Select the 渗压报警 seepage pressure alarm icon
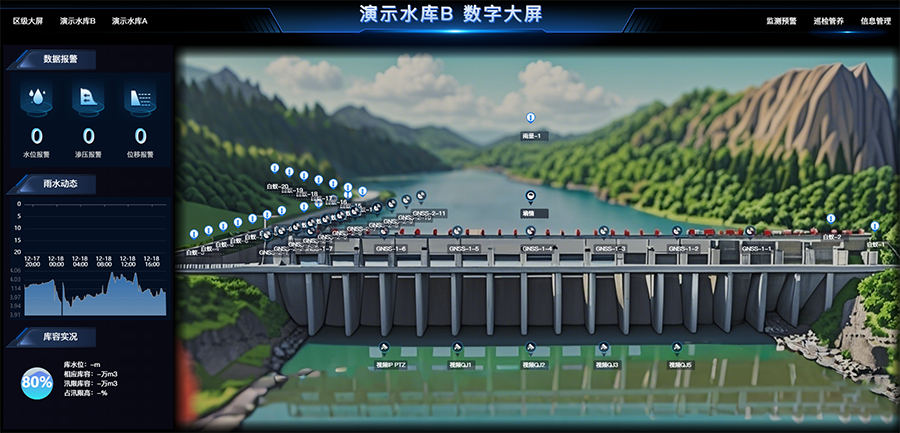The height and width of the screenshot is (433, 900). coord(88,99)
